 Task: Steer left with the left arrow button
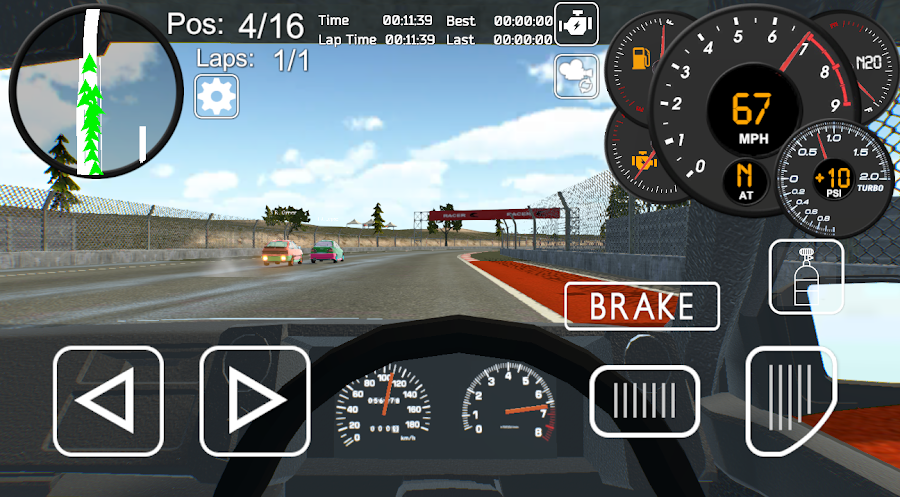pyautogui.click(x=108, y=401)
